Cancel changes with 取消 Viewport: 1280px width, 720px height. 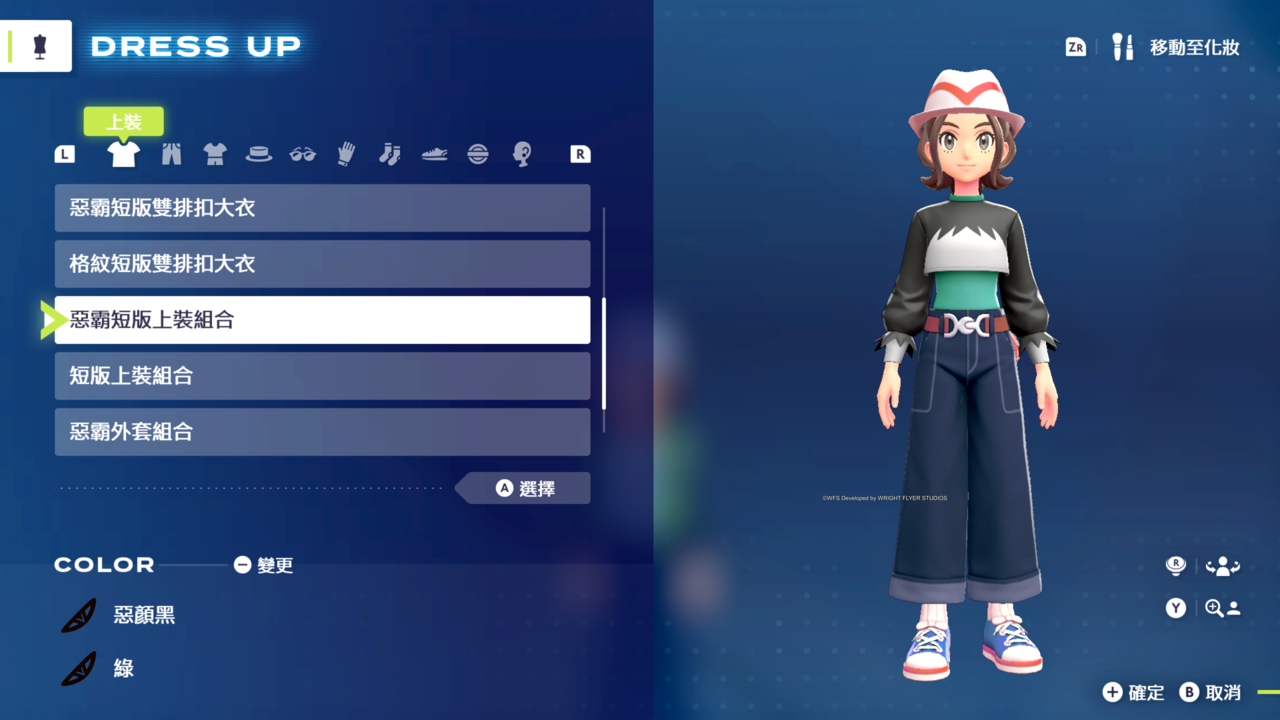tap(1211, 692)
